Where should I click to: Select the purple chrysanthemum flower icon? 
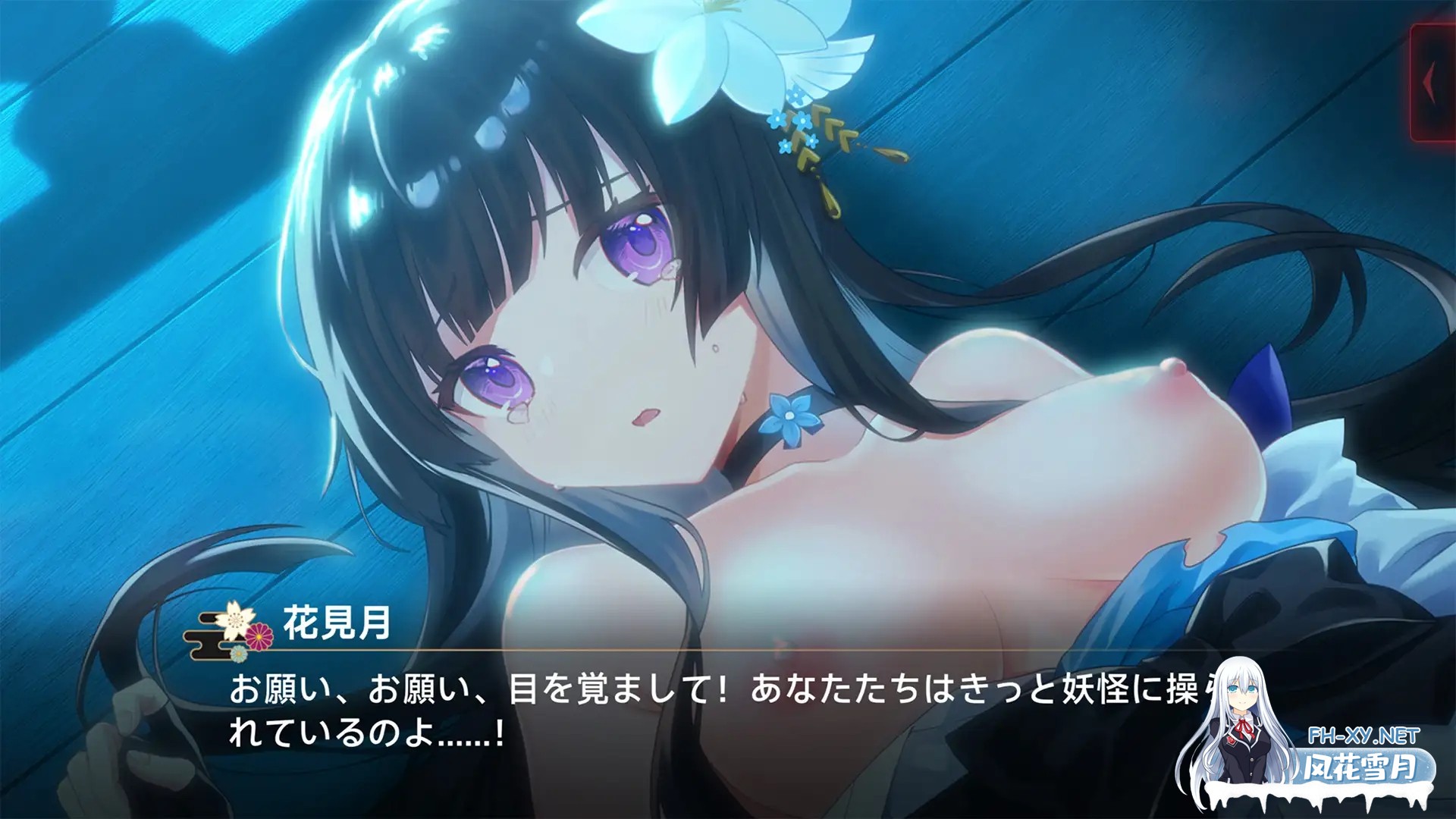(x=259, y=637)
